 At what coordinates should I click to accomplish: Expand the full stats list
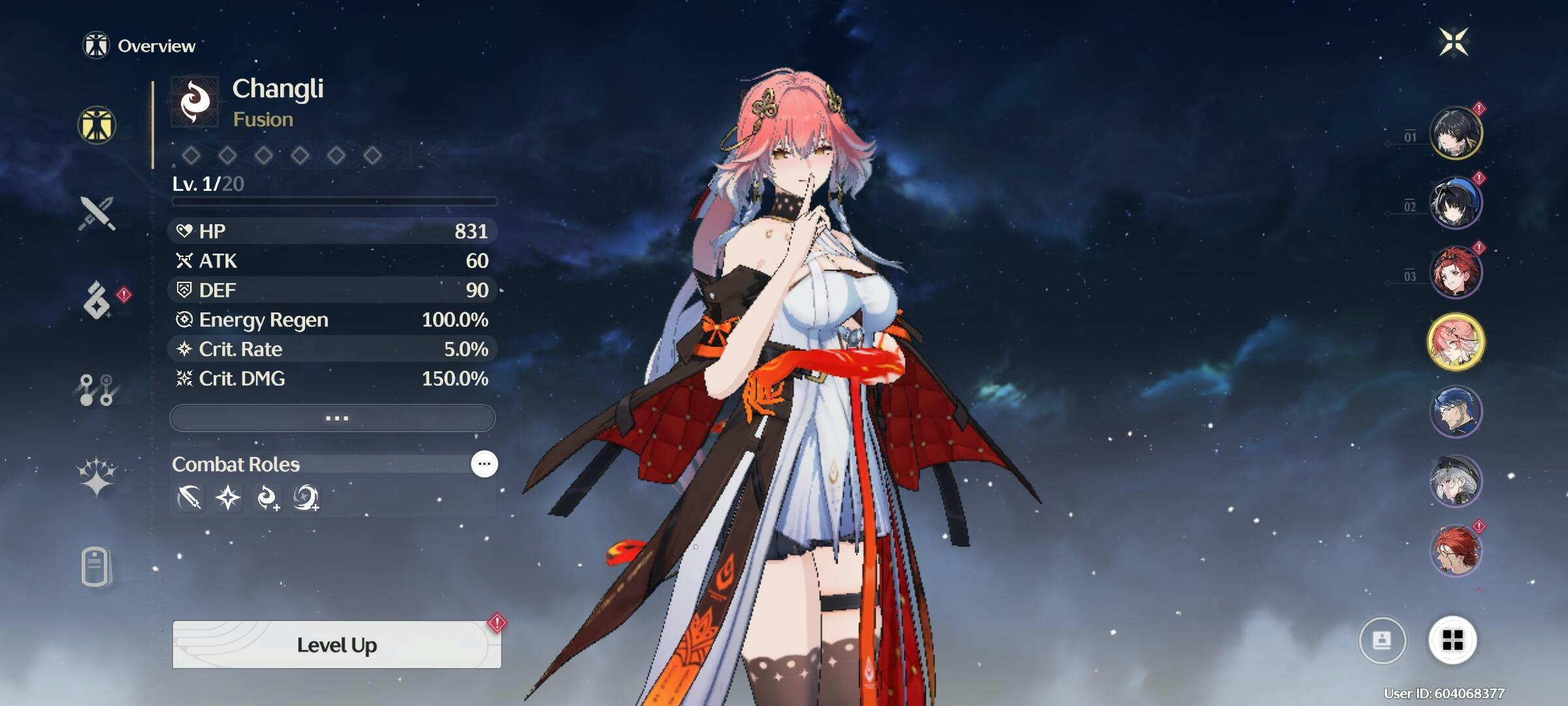coord(333,418)
